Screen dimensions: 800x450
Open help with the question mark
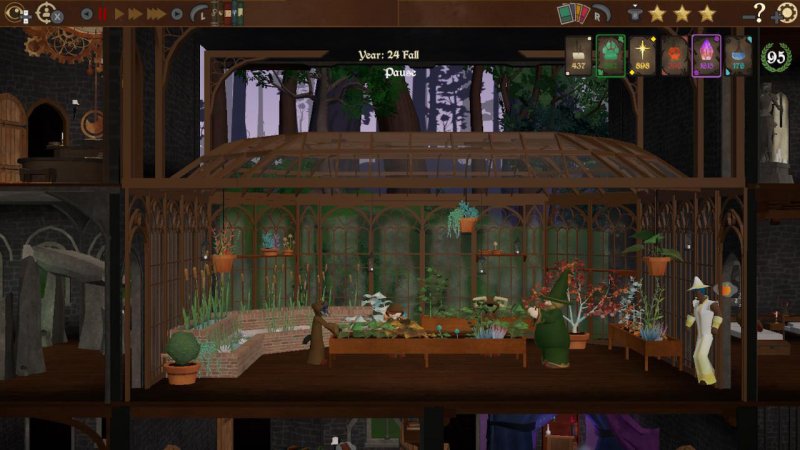(759, 13)
